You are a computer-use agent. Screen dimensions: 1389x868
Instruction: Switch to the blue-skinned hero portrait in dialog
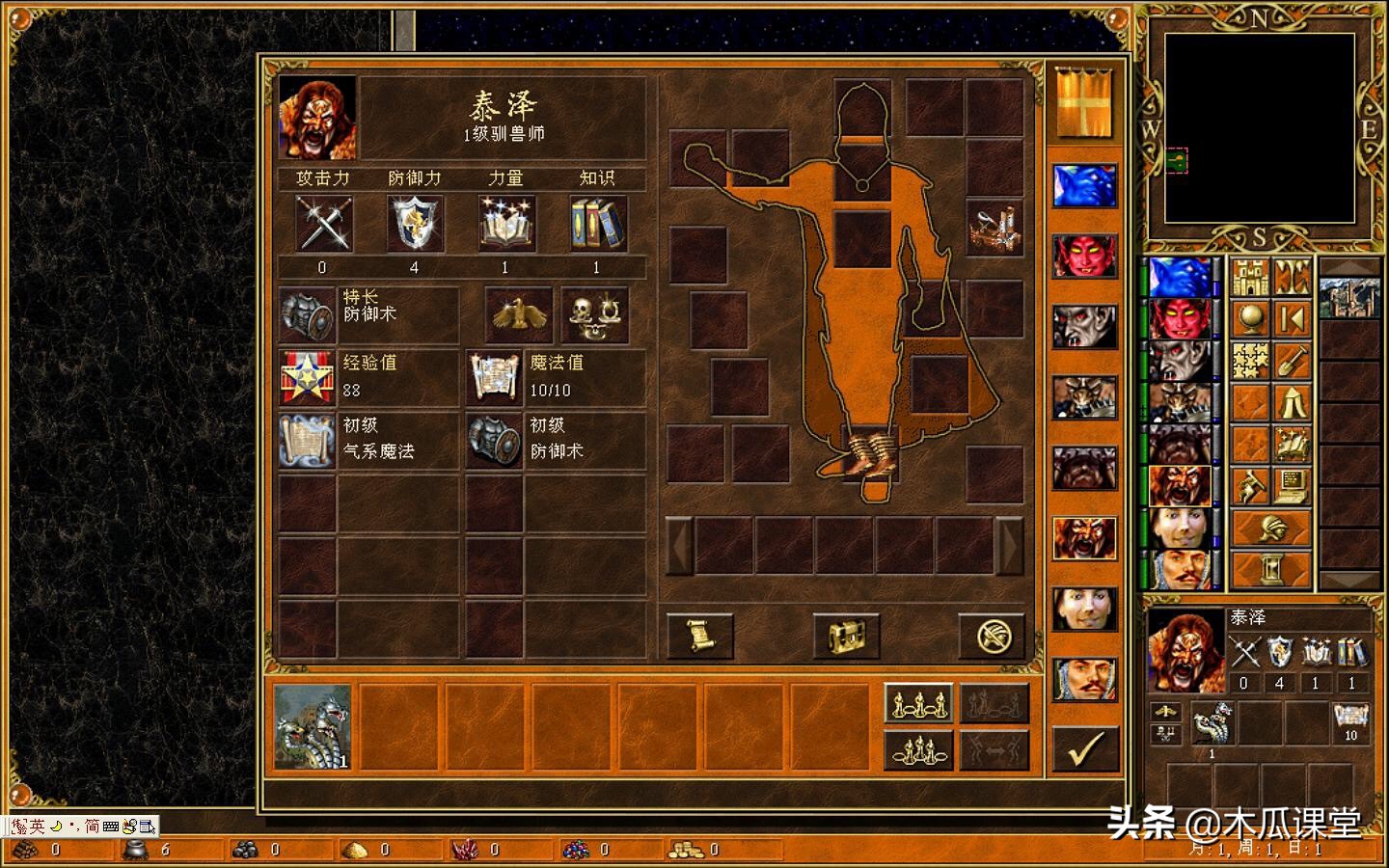(x=1084, y=186)
